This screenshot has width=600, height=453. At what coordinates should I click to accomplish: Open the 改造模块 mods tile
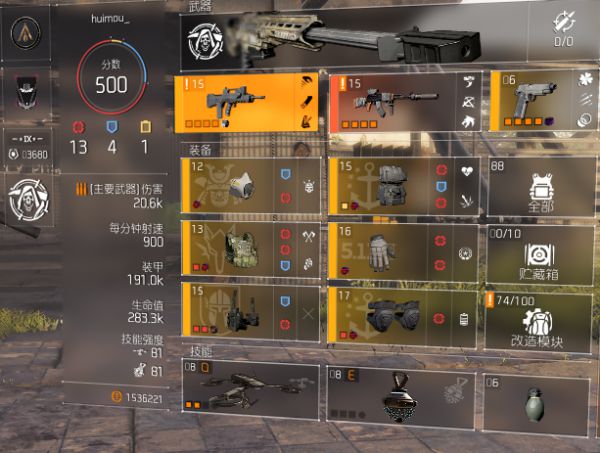pos(541,318)
